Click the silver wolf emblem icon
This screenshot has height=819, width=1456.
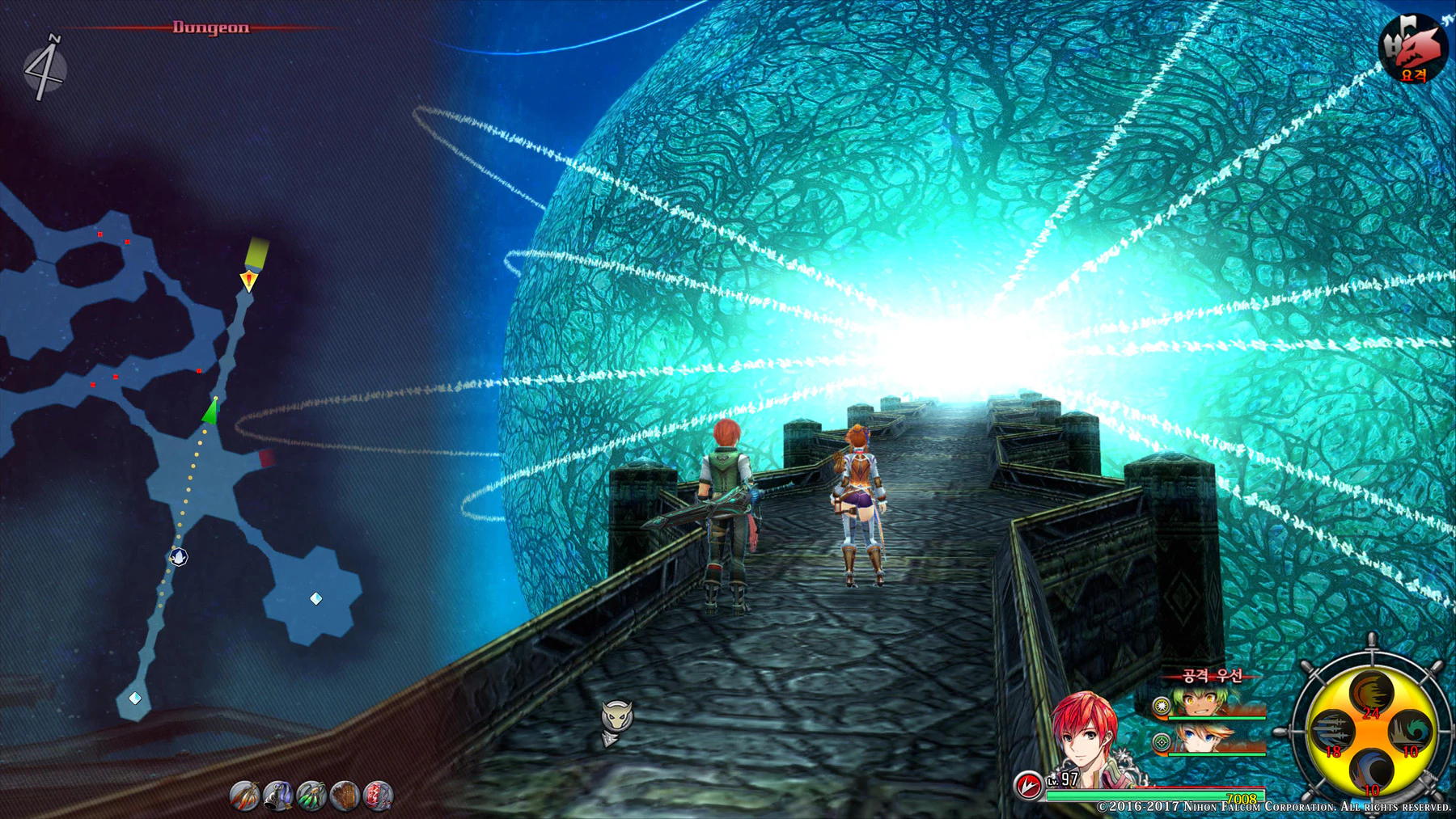point(616,718)
